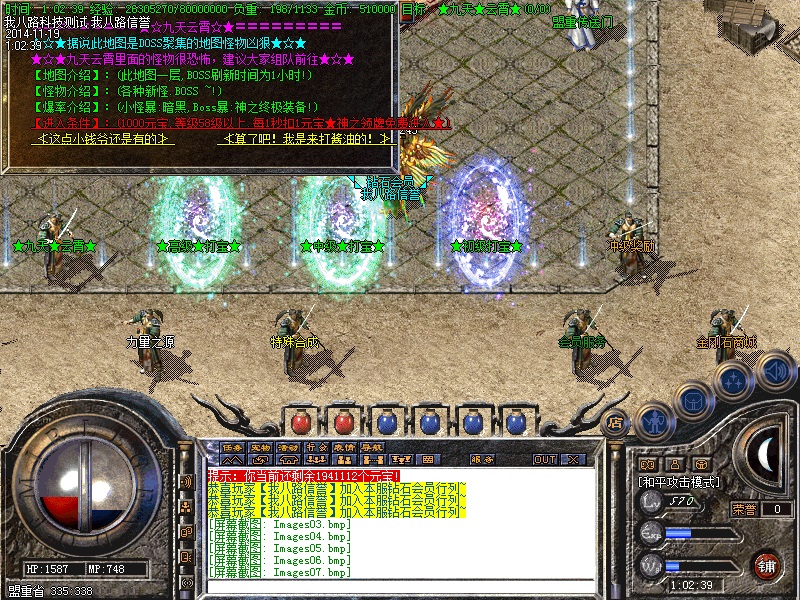Decline with "算了吧!我是来打酱油的" reply
This screenshot has width=800, height=600.
pyautogui.click(x=308, y=139)
